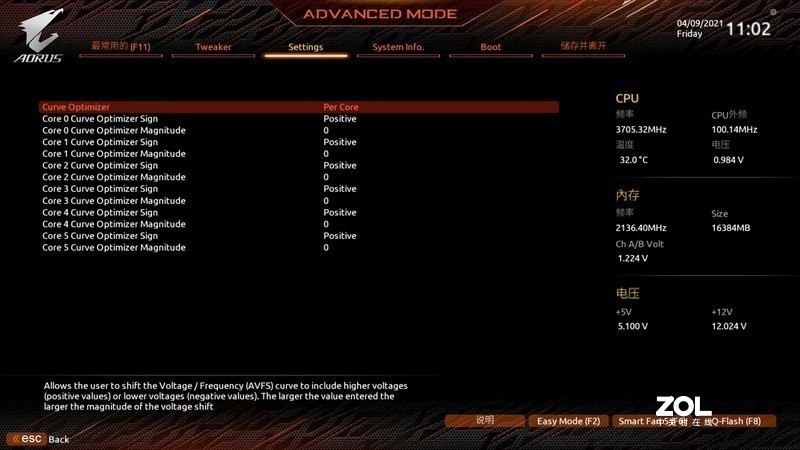Open the Smart Fan 5 settings
Screen dimensions: 800x450
point(640,421)
